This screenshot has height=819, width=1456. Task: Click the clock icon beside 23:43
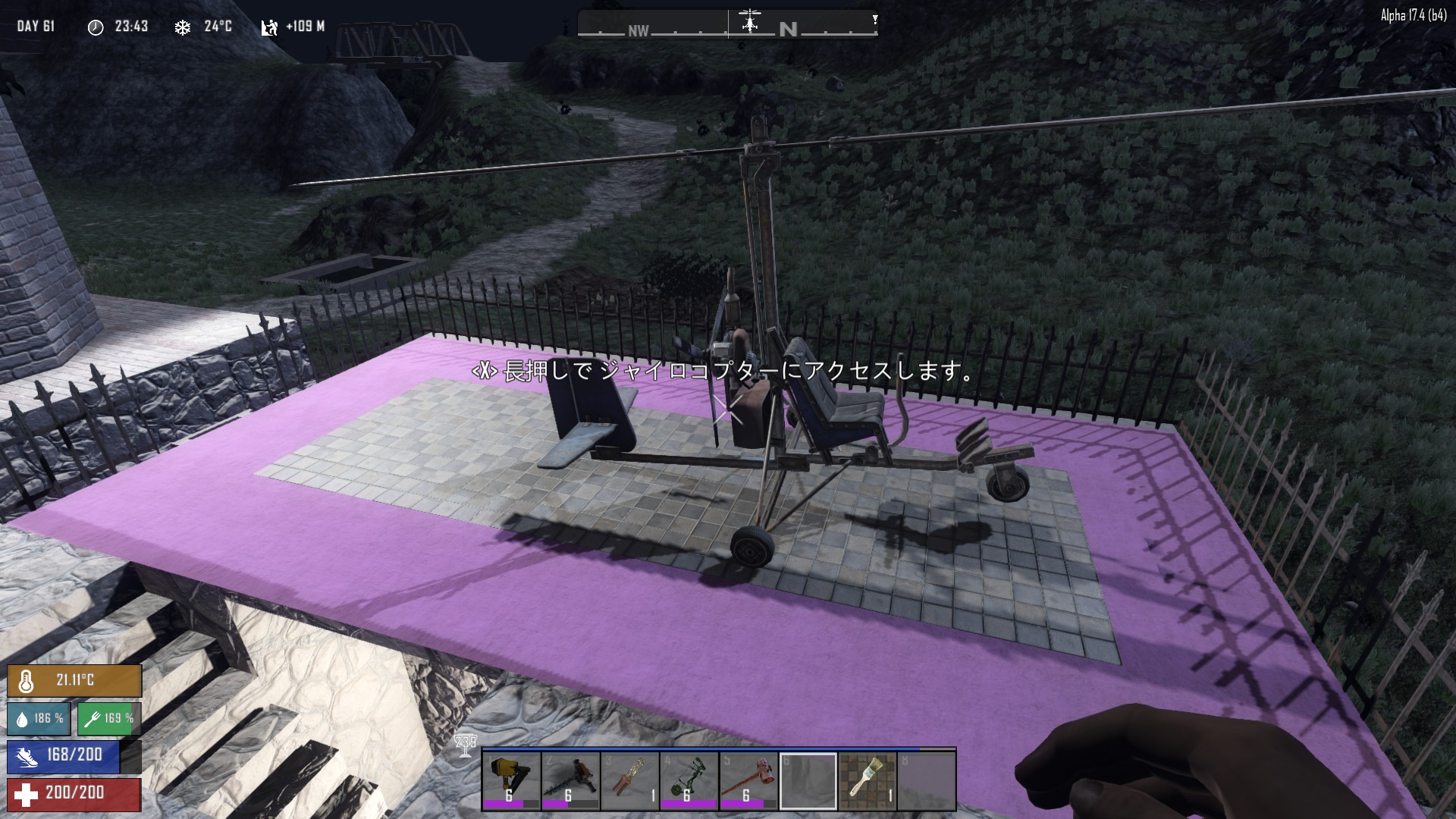click(96, 26)
